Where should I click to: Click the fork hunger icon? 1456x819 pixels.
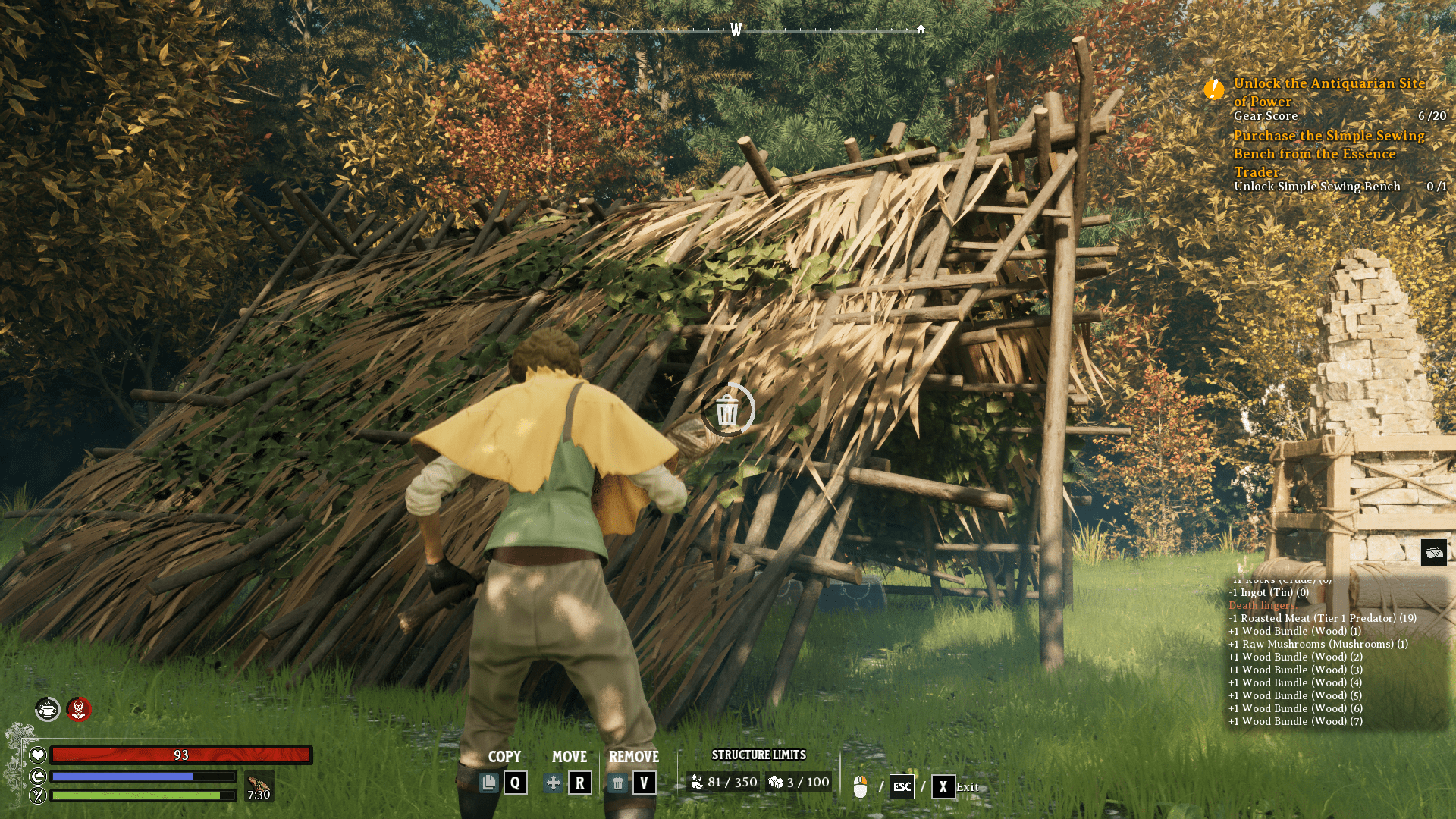pyautogui.click(x=36, y=796)
